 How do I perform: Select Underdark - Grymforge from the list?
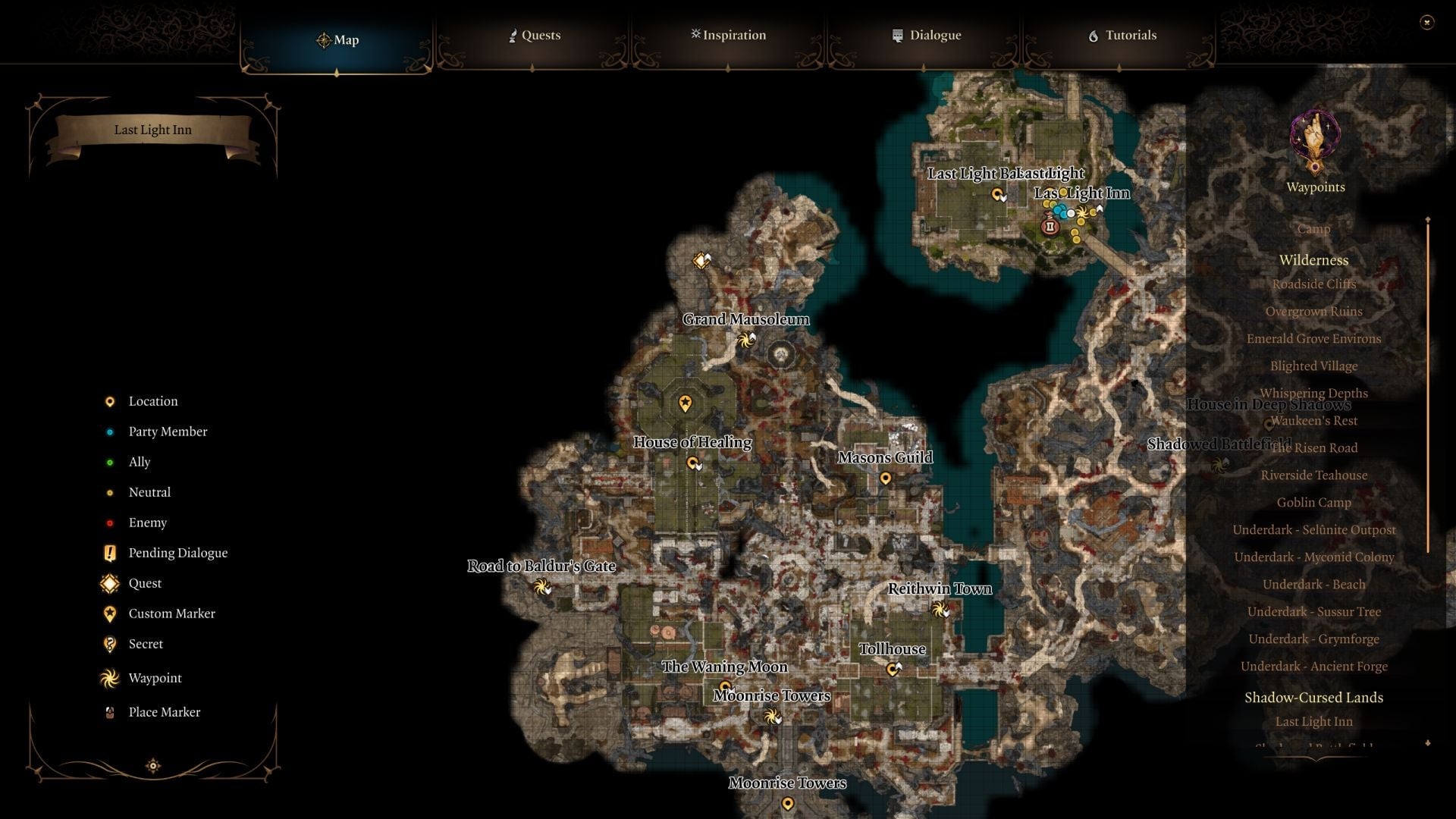coord(1314,639)
